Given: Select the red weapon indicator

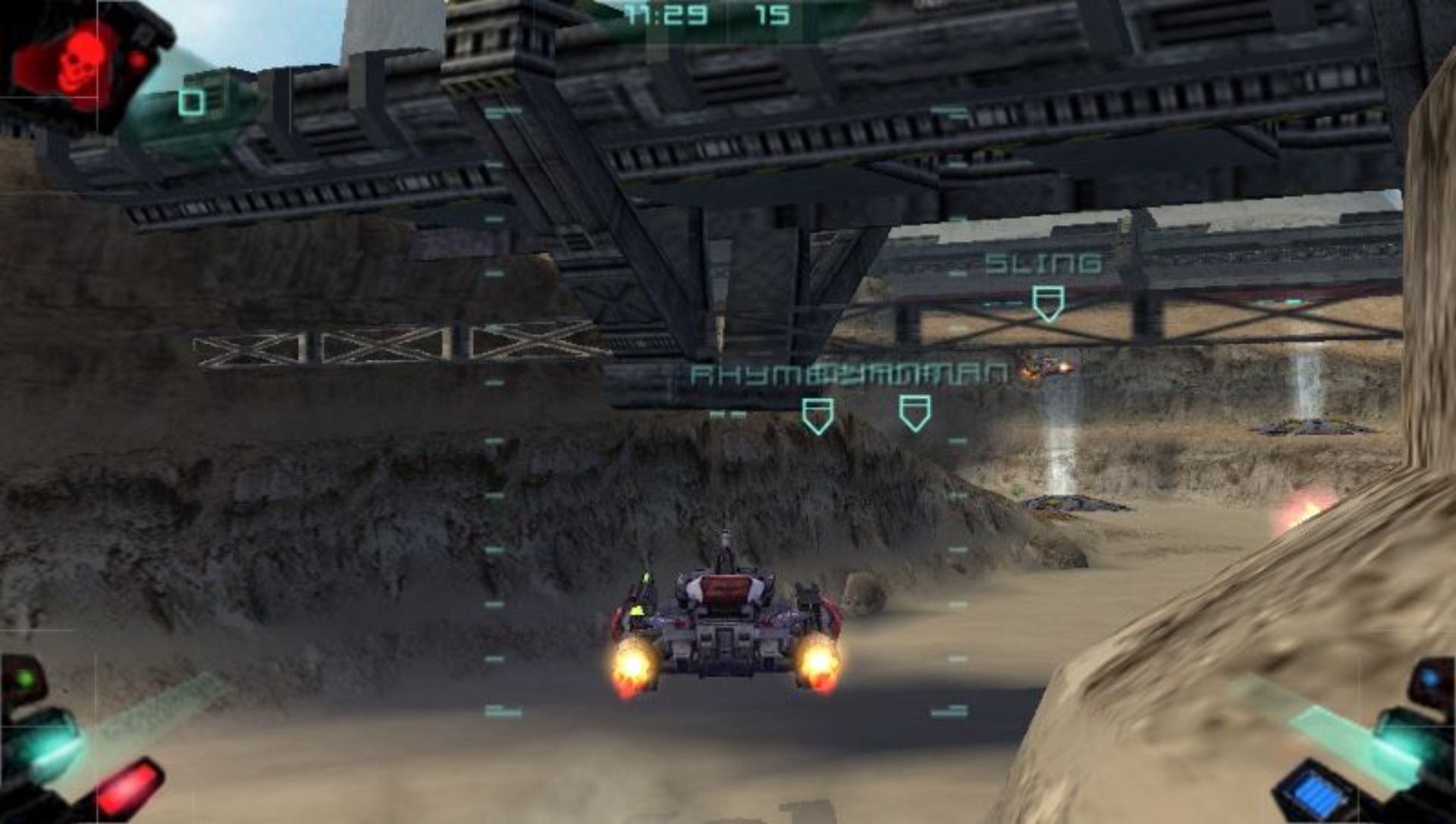Looking at the screenshot, I should coord(130,783).
